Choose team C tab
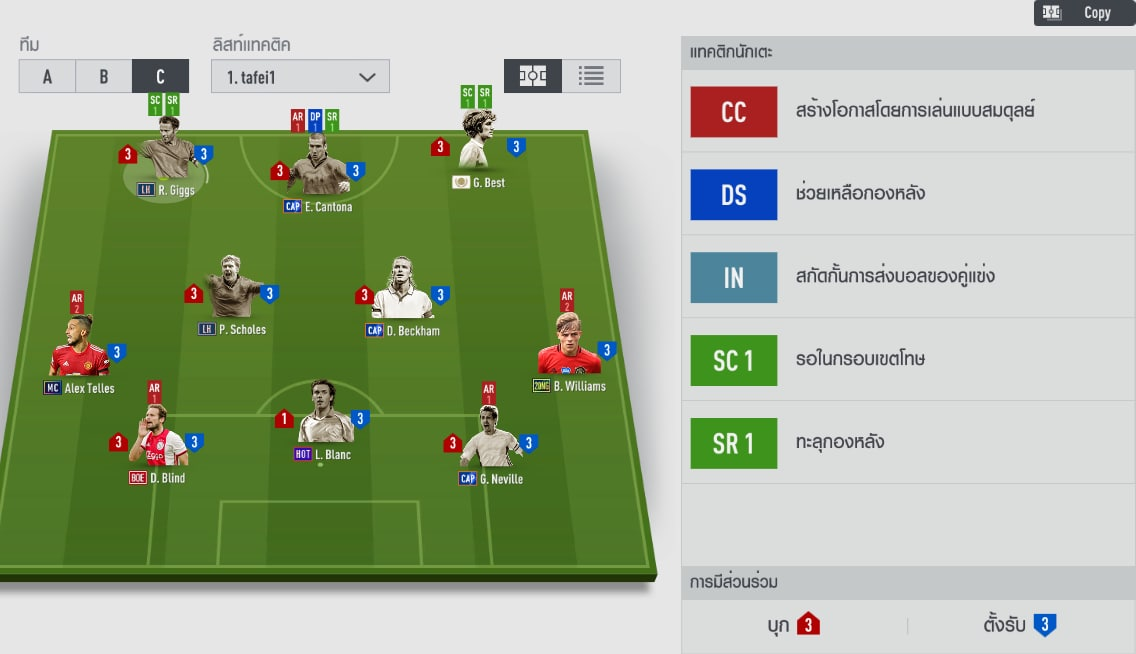The image size is (1136, 654). [x=160, y=76]
